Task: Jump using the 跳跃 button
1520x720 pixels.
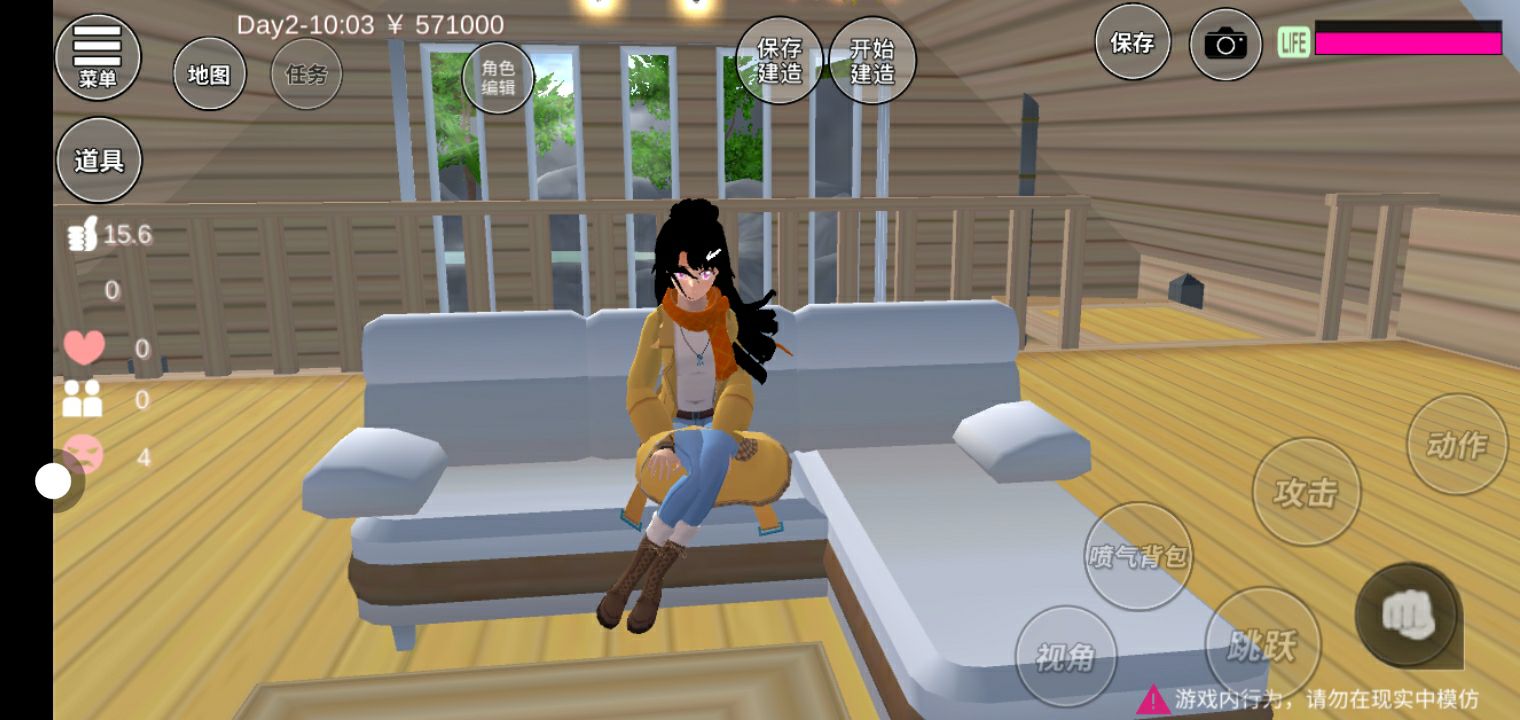Action: point(1262,645)
